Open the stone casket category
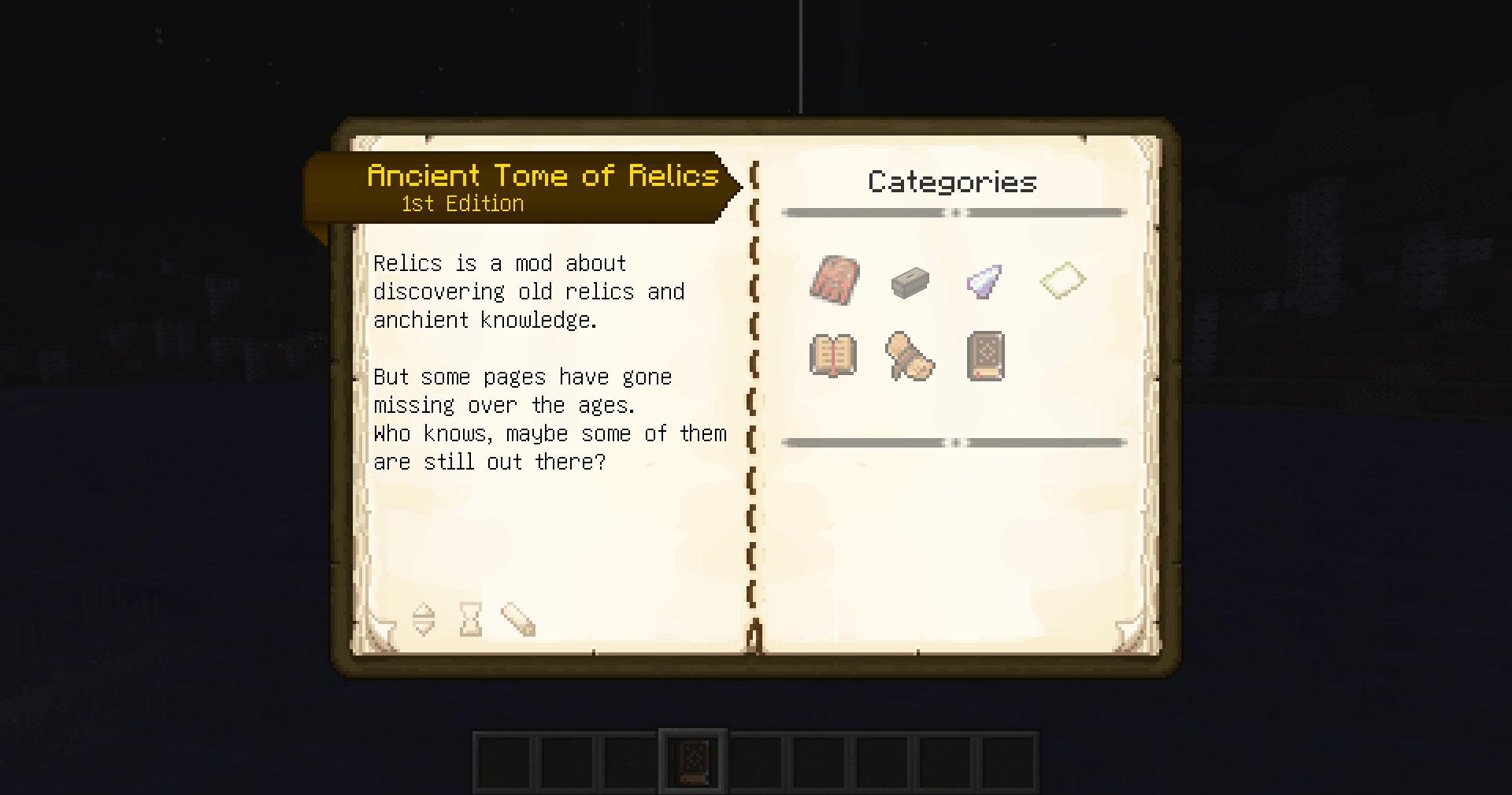This screenshot has height=795, width=1512. pos(910,283)
